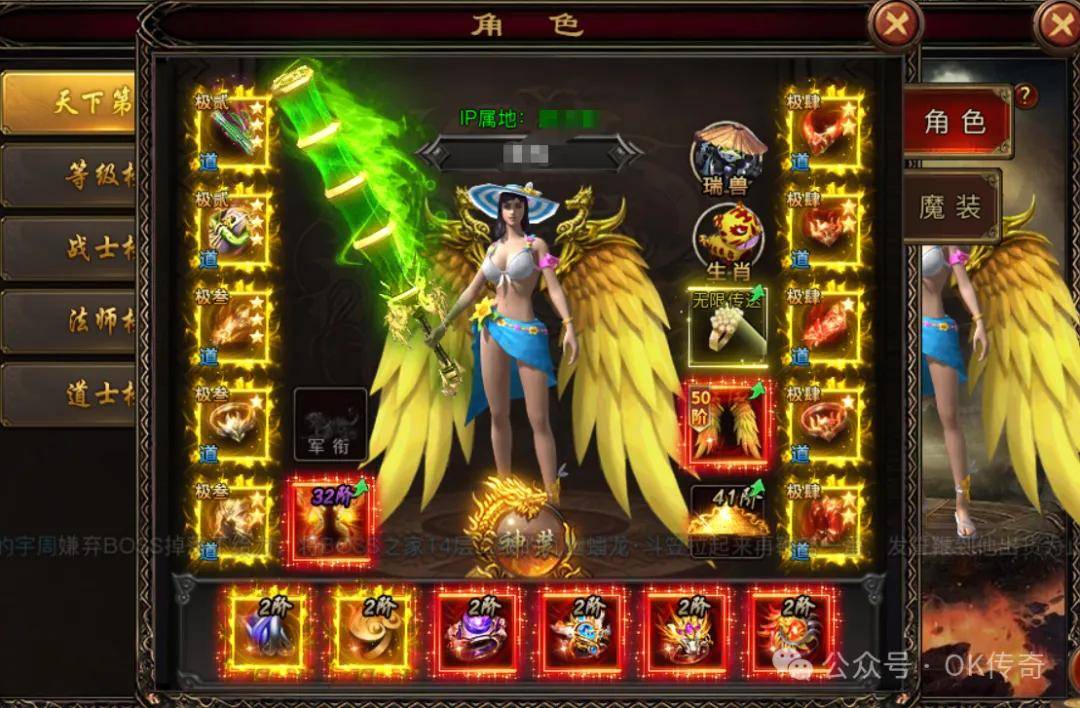Viewport: 1080px width, 708px height.
Task: Open the 道士榜 ranking entry
Action: (x=68, y=394)
